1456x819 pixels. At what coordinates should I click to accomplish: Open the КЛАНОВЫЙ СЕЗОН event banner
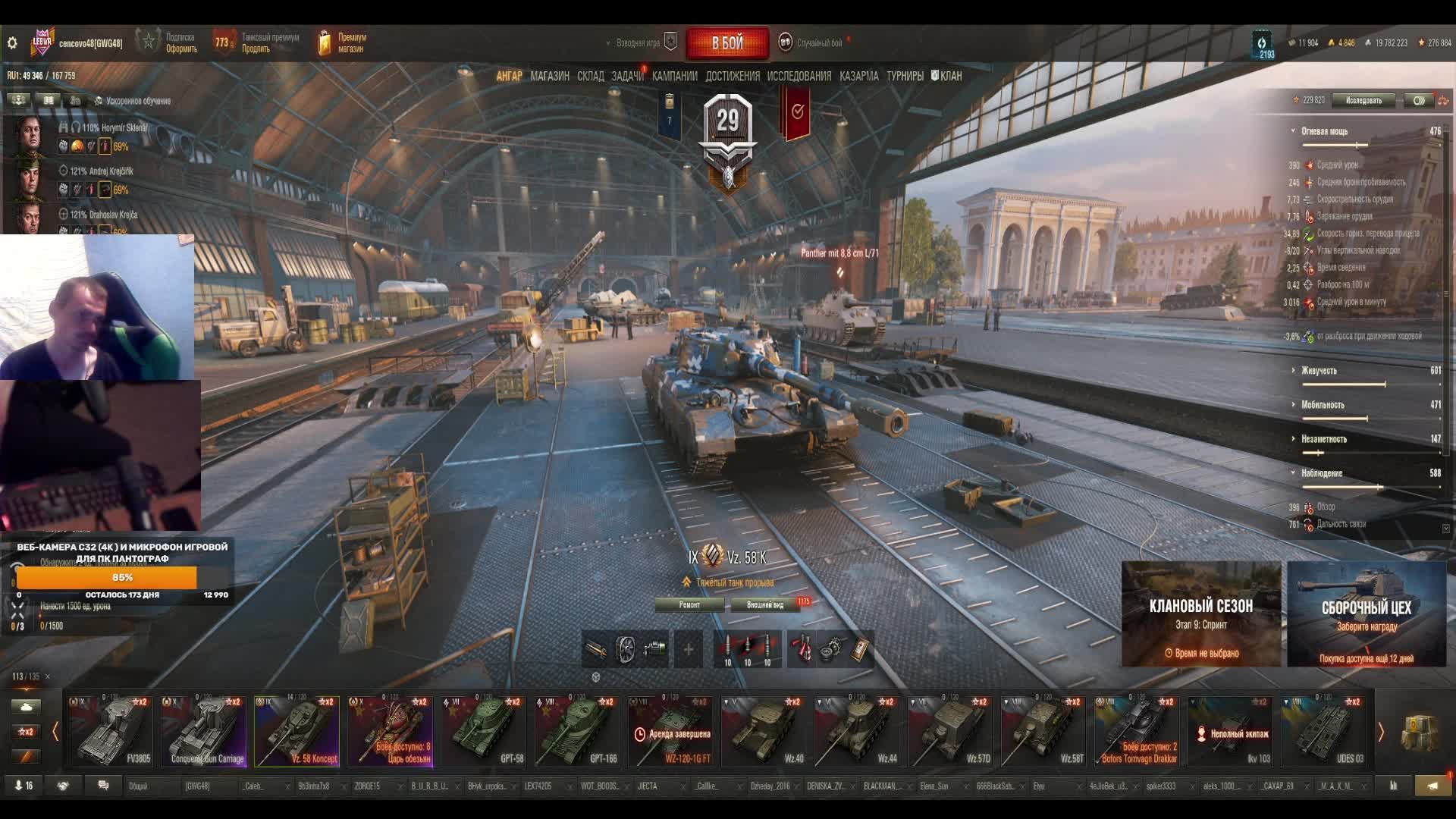pos(1200,614)
